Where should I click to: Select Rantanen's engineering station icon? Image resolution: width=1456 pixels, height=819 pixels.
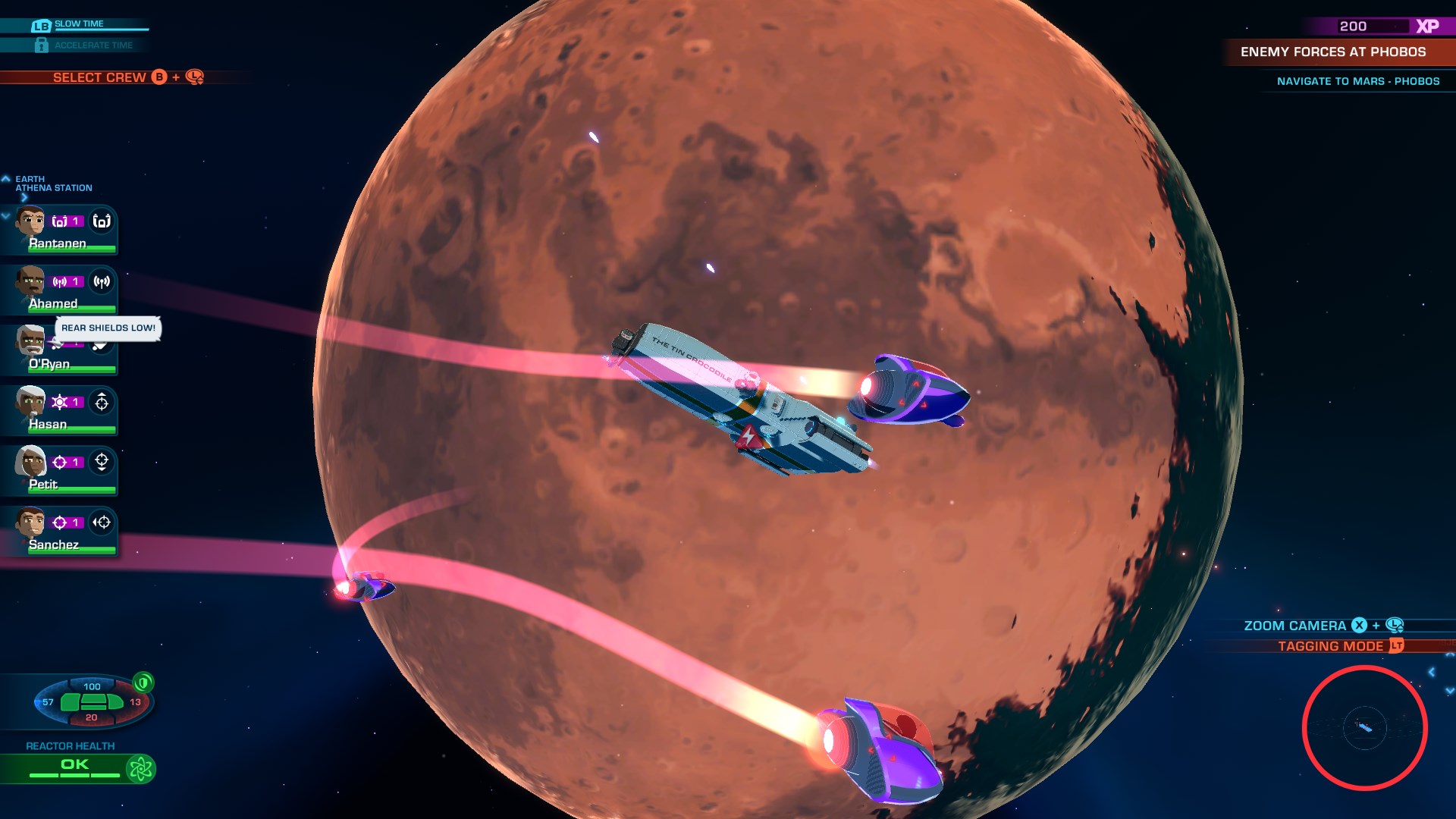click(102, 221)
